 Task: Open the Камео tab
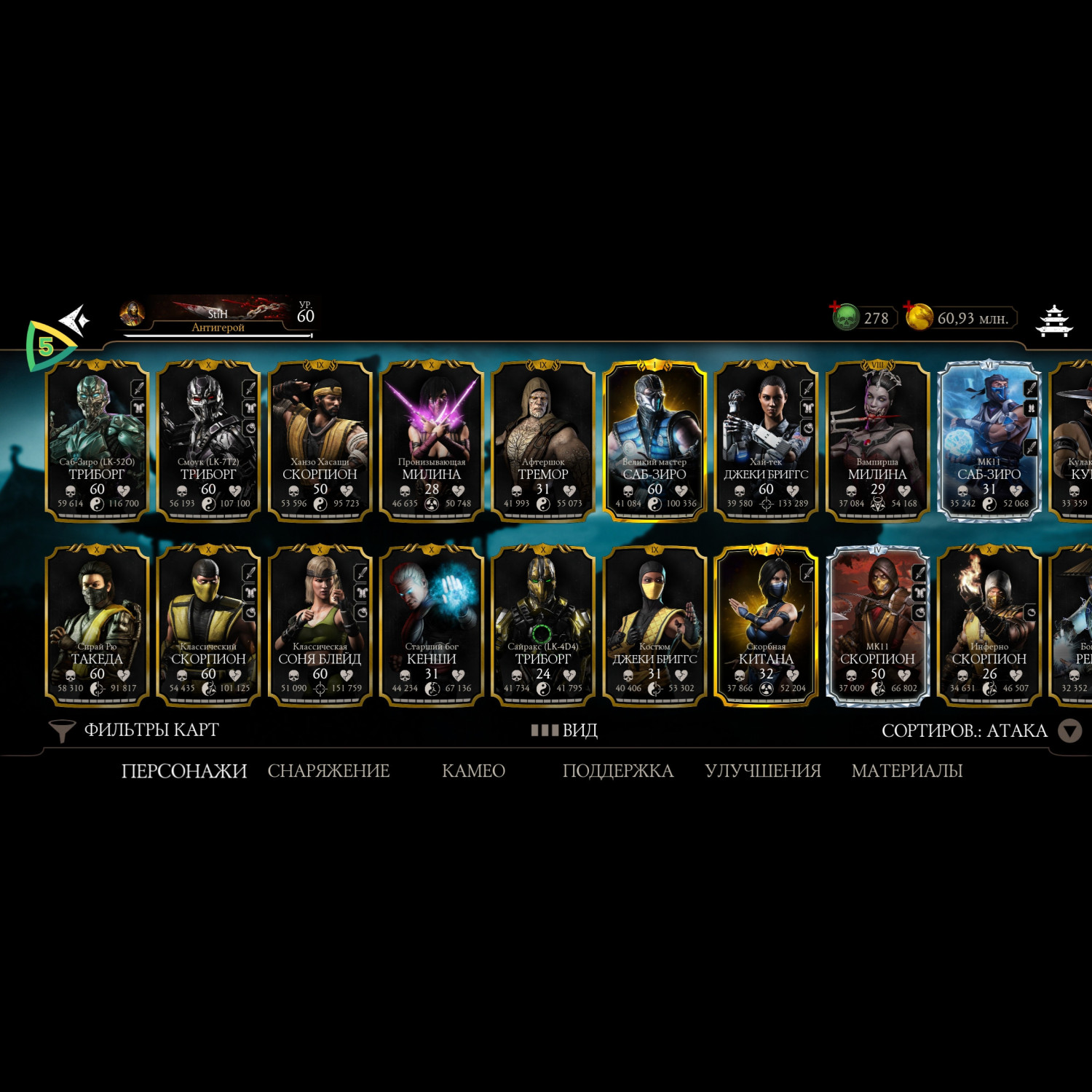473,771
